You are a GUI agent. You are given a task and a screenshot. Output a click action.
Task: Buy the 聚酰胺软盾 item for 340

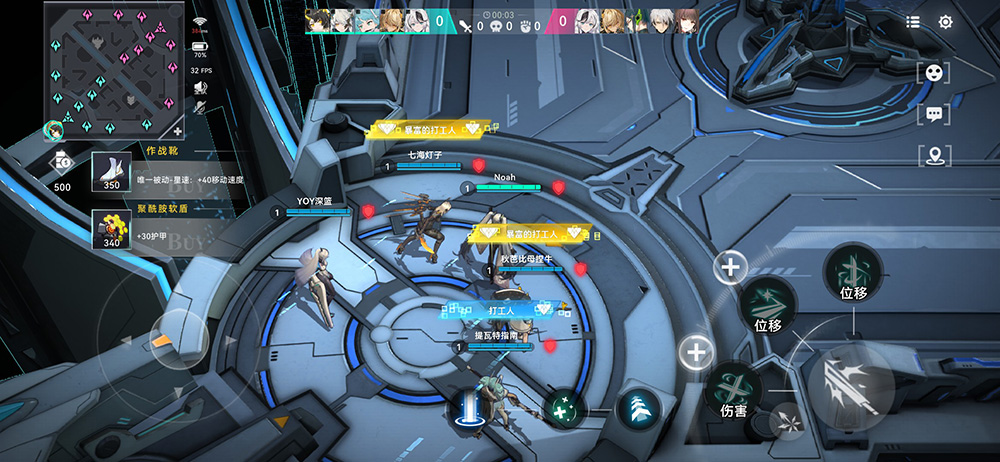click(x=112, y=230)
